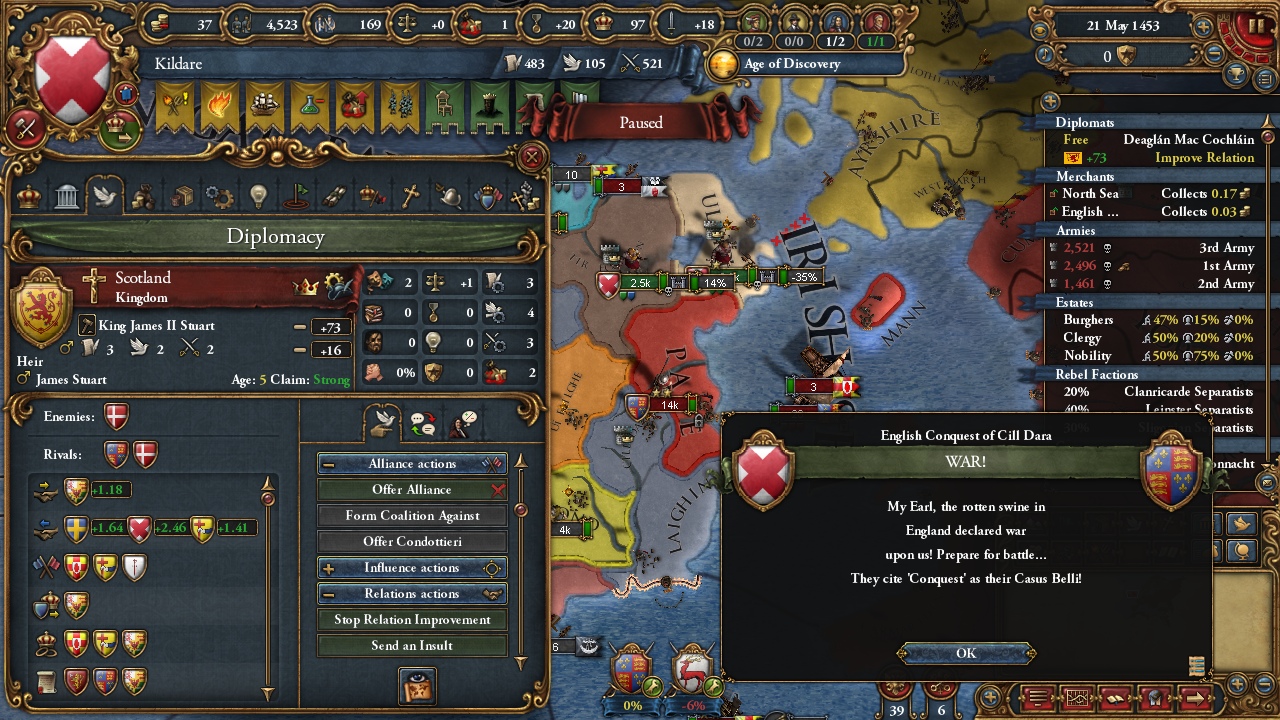Select Form Coalition Against

(412, 516)
